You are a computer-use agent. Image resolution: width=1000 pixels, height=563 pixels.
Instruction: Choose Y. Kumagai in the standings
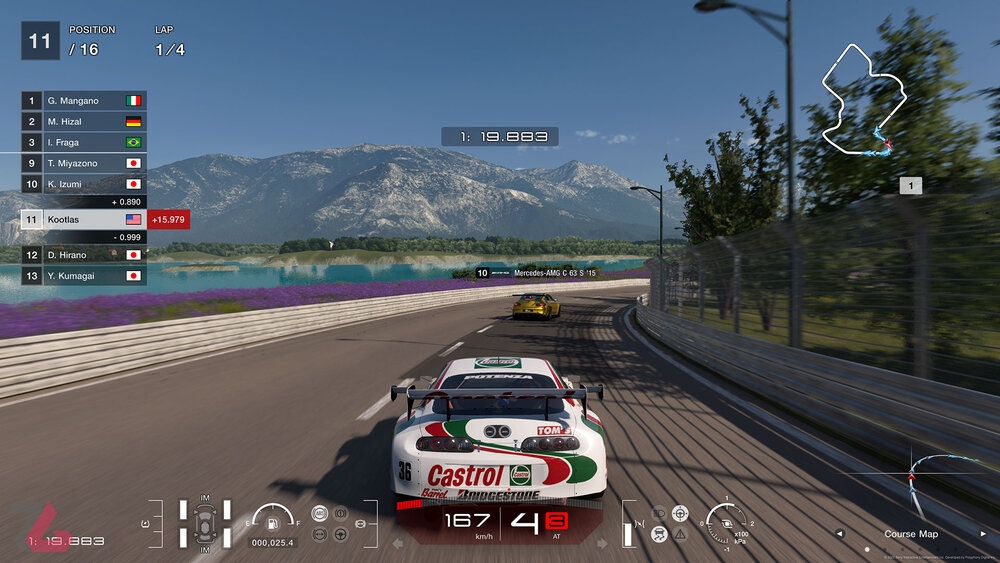pos(84,275)
